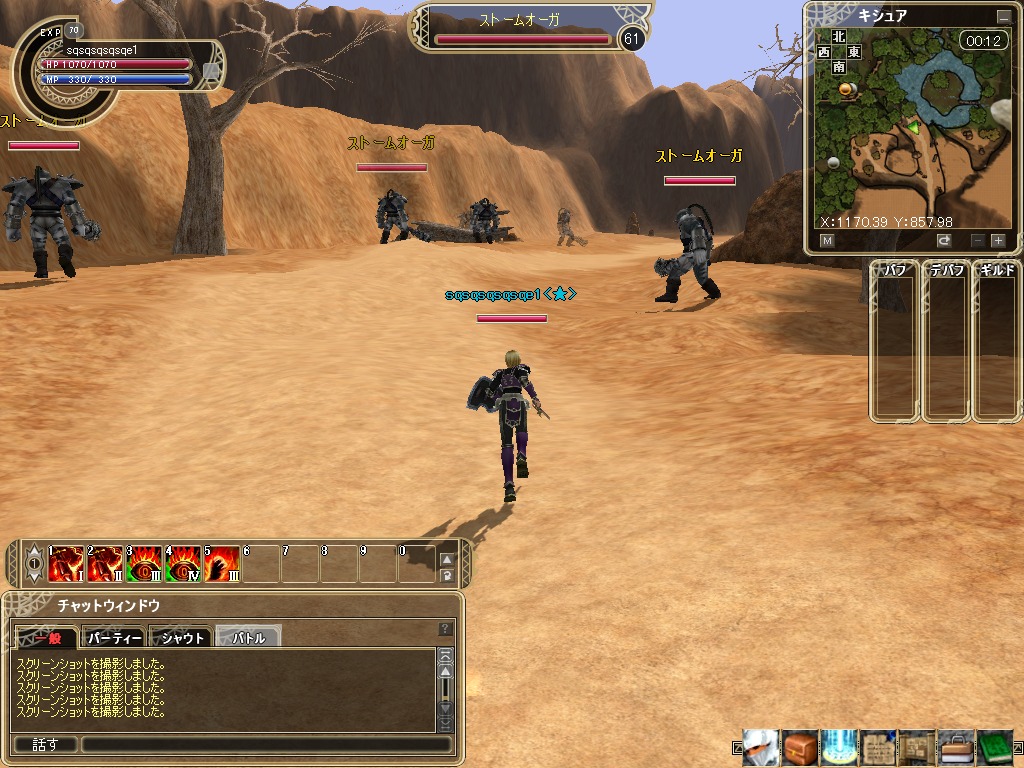The image size is (1024, 768).
Task: Click the orange marker on the minimap
Action: click(847, 90)
